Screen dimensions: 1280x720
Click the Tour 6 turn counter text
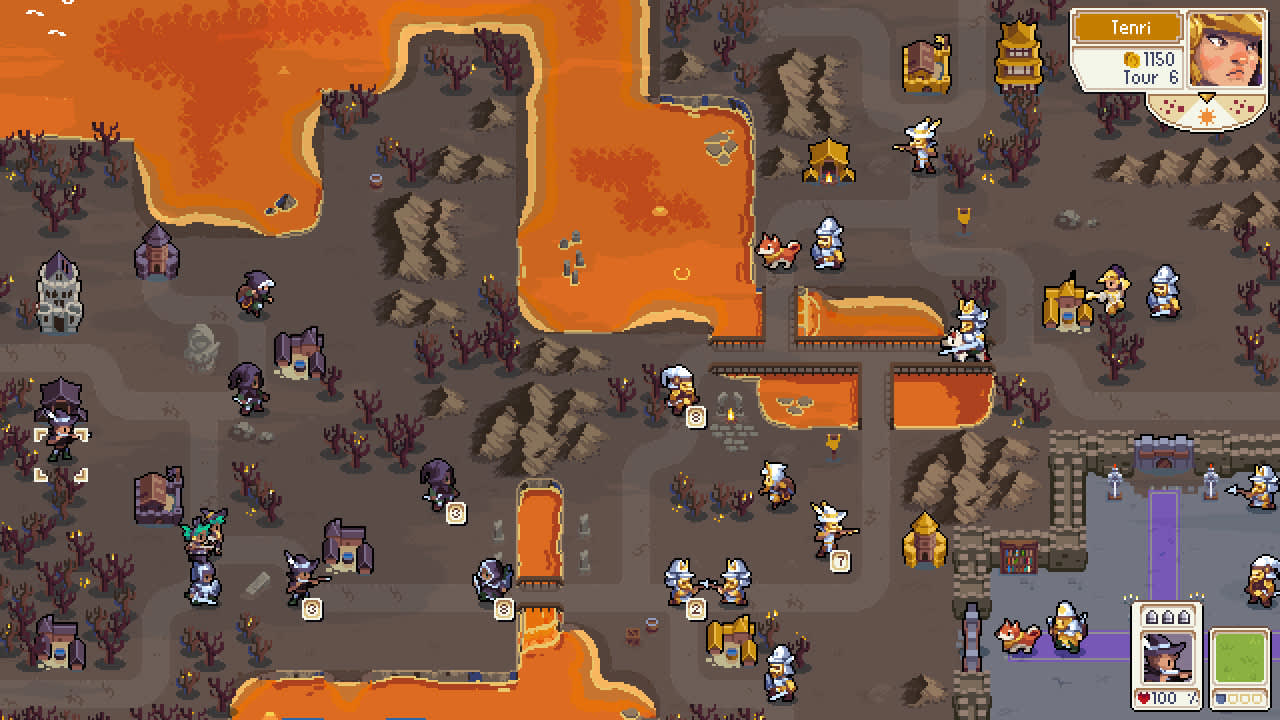(1150, 76)
